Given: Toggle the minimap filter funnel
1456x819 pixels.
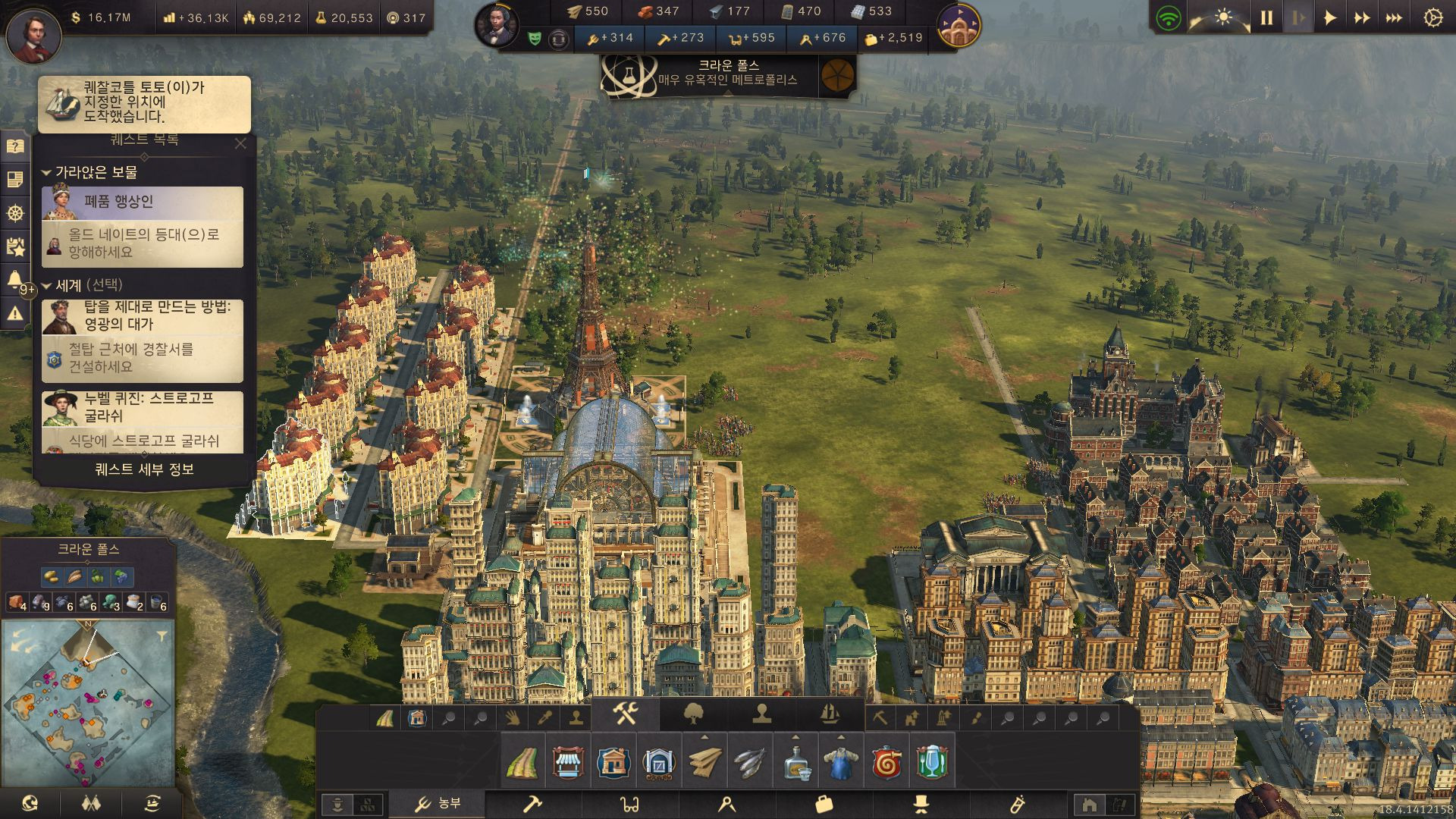Looking at the screenshot, I should pos(162,635).
